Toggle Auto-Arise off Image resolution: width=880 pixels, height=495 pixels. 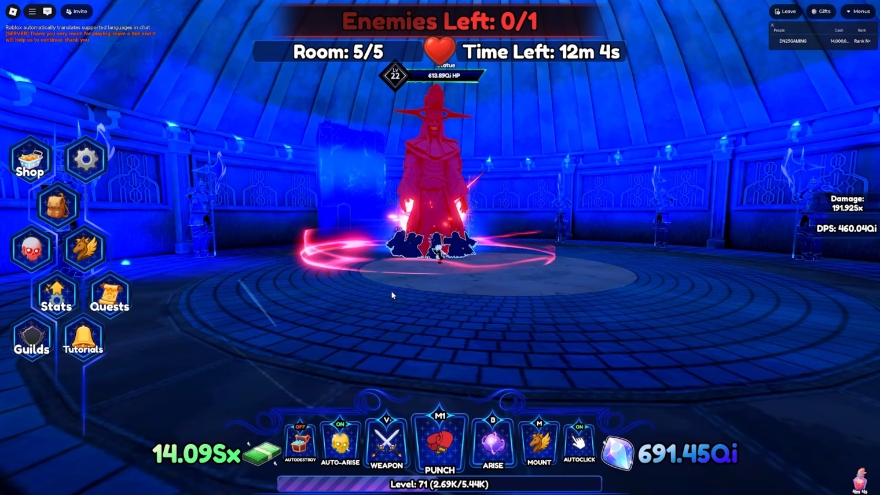point(340,443)
